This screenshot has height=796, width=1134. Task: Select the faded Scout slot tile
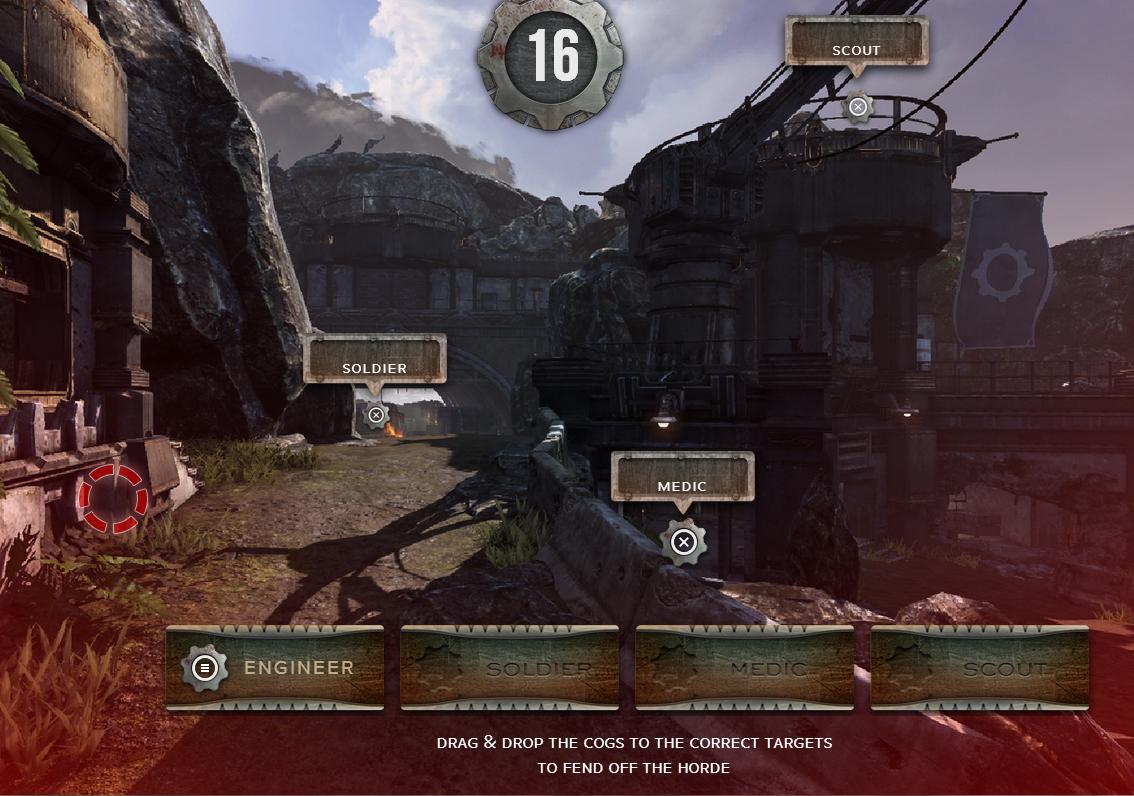pos(980,668)
